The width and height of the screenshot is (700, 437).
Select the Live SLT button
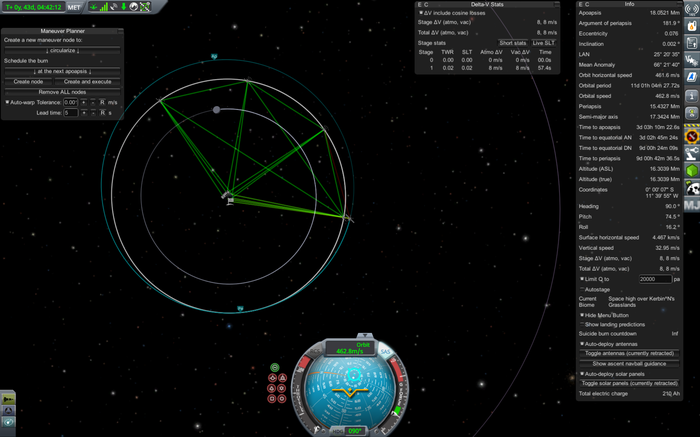pyautogui.click(x=544, y=43)
